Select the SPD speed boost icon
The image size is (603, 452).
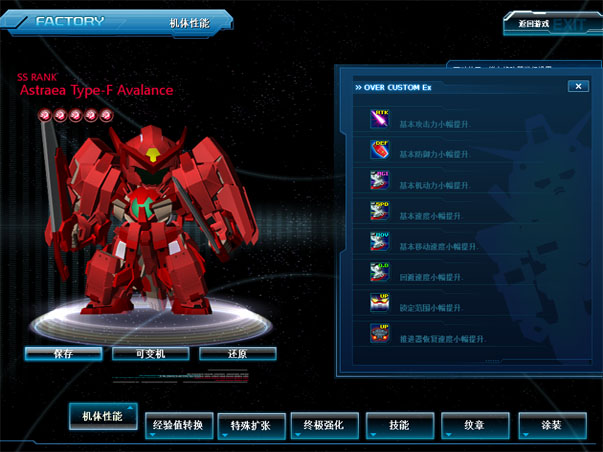pyautogui.click(x=381, y=212)
